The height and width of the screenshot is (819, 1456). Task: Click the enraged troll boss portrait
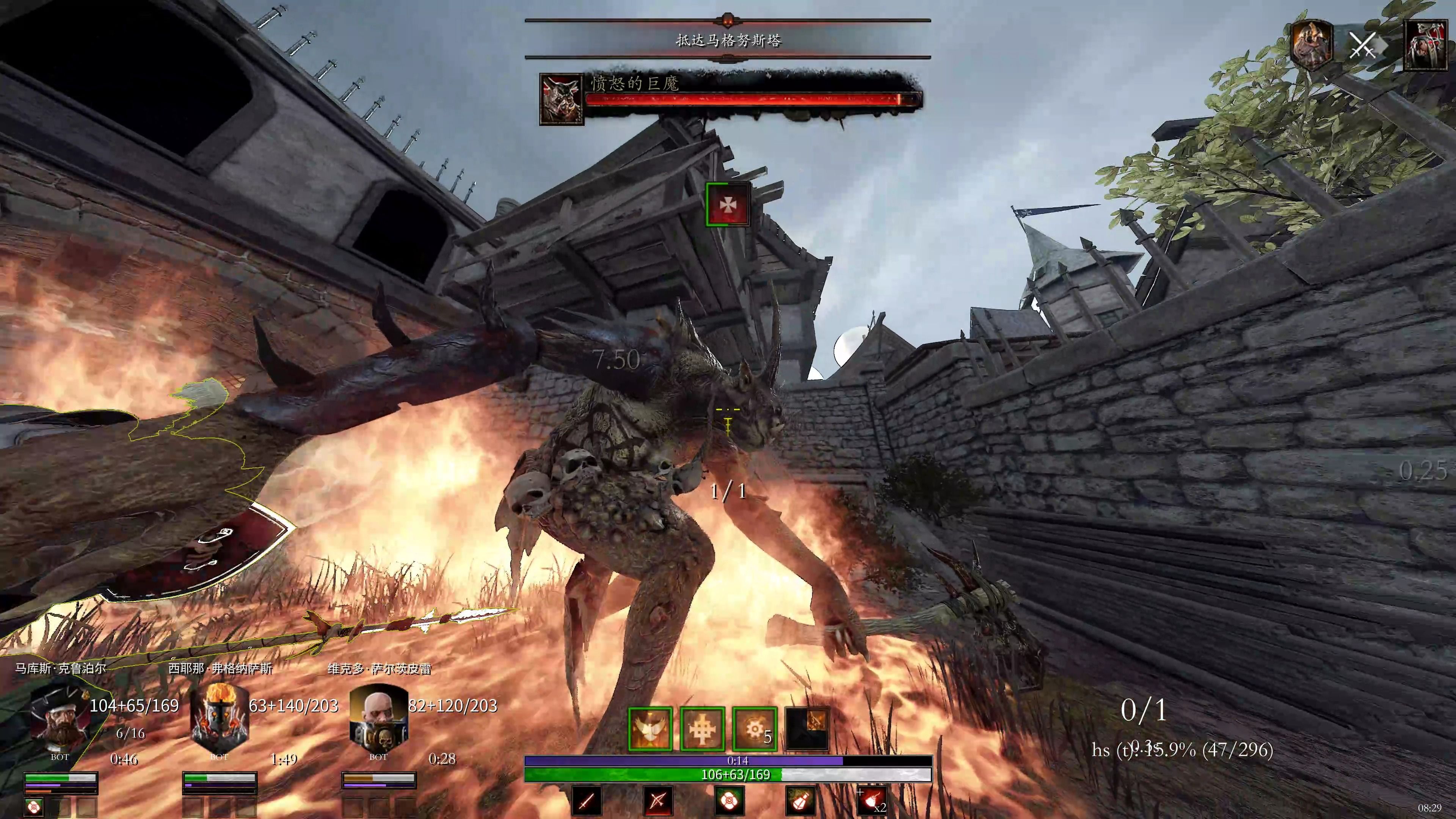[561, 99]
